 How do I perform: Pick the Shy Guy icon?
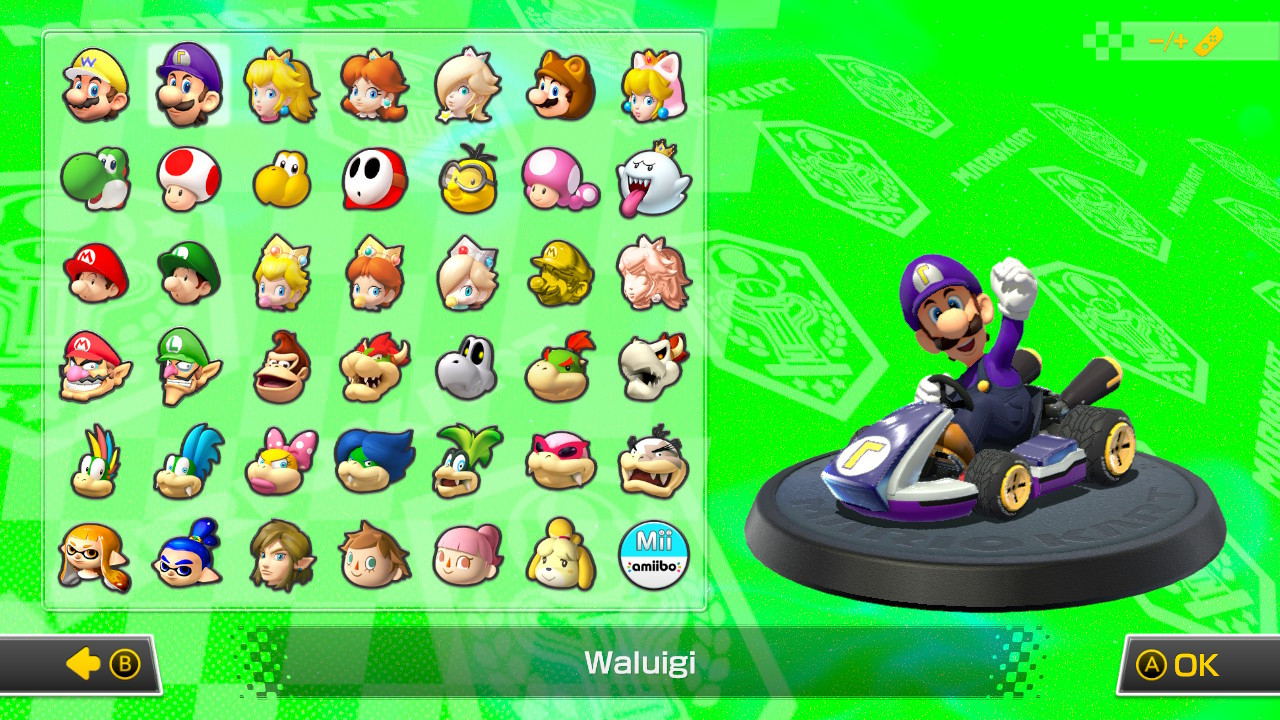pyautogui.click(x=374, y=180)
